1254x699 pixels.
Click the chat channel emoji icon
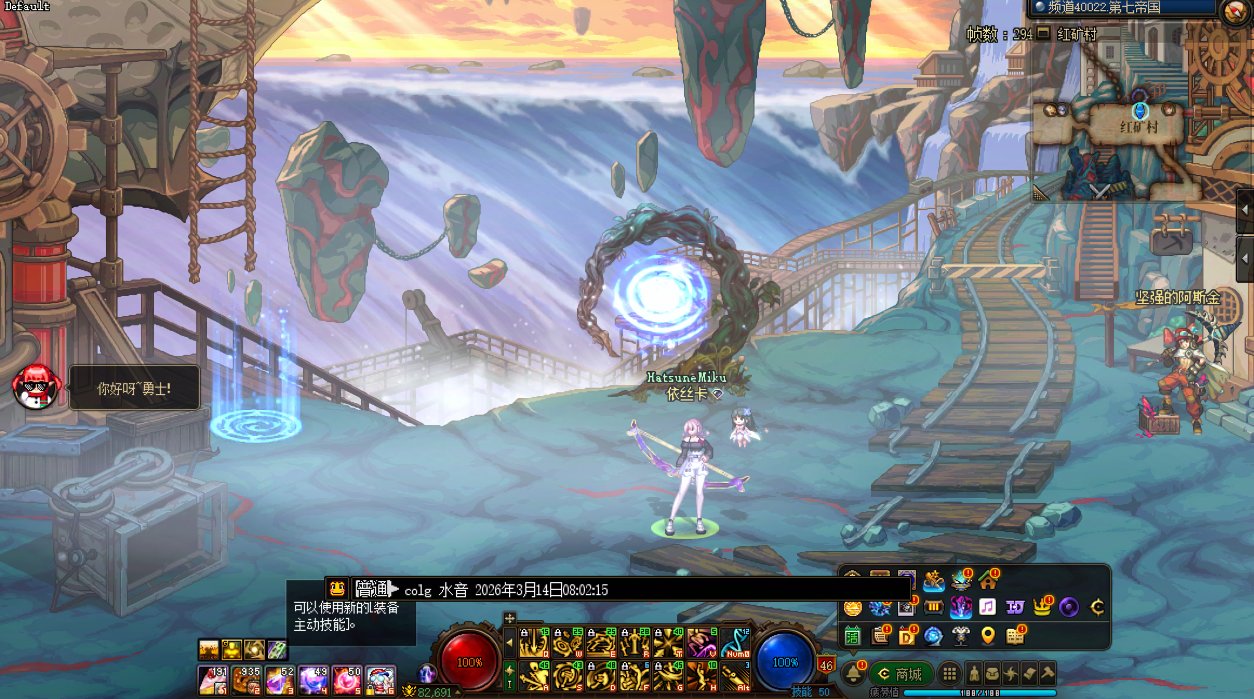[337, 589]
